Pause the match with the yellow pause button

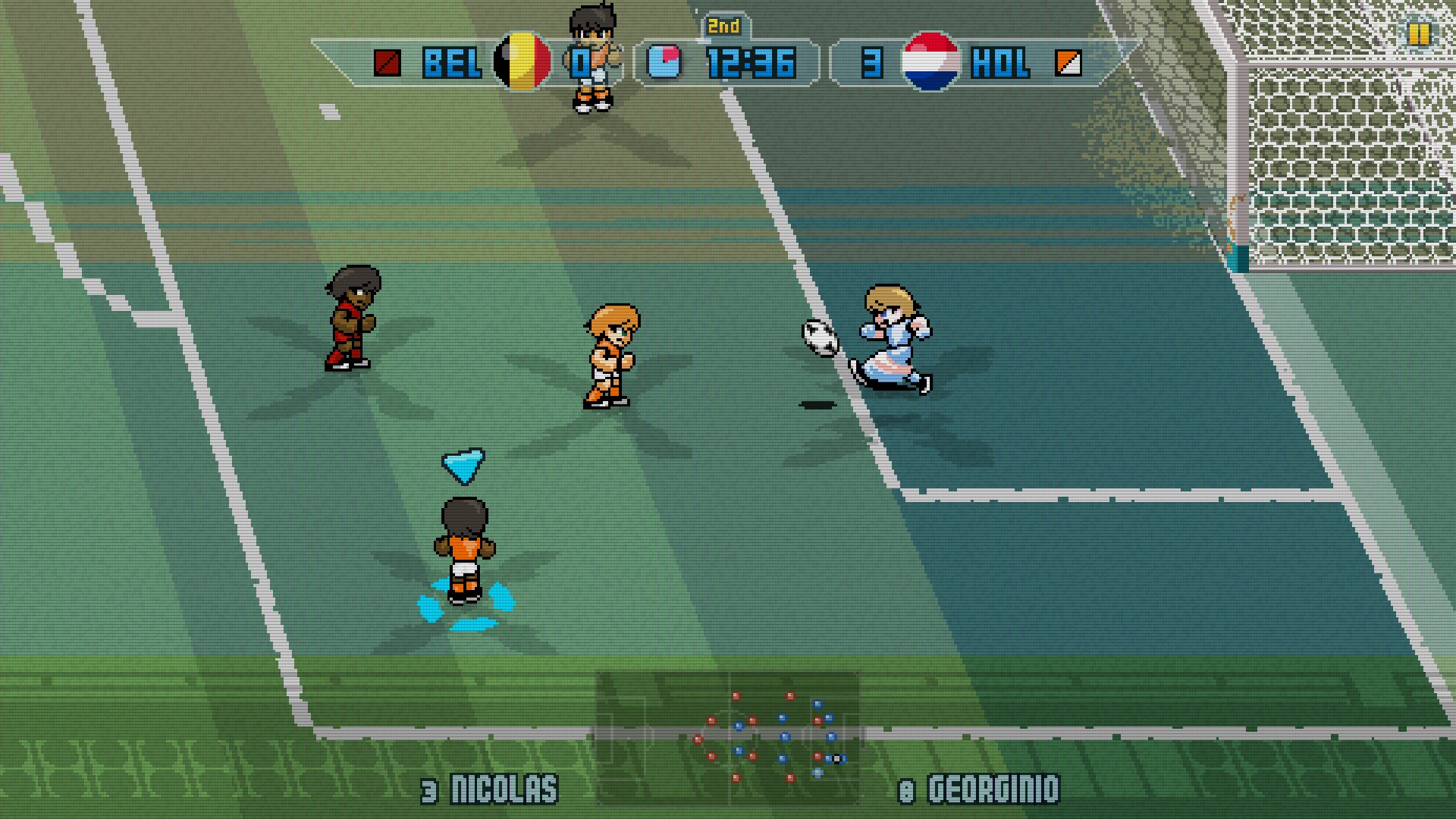pos(1418,34)
